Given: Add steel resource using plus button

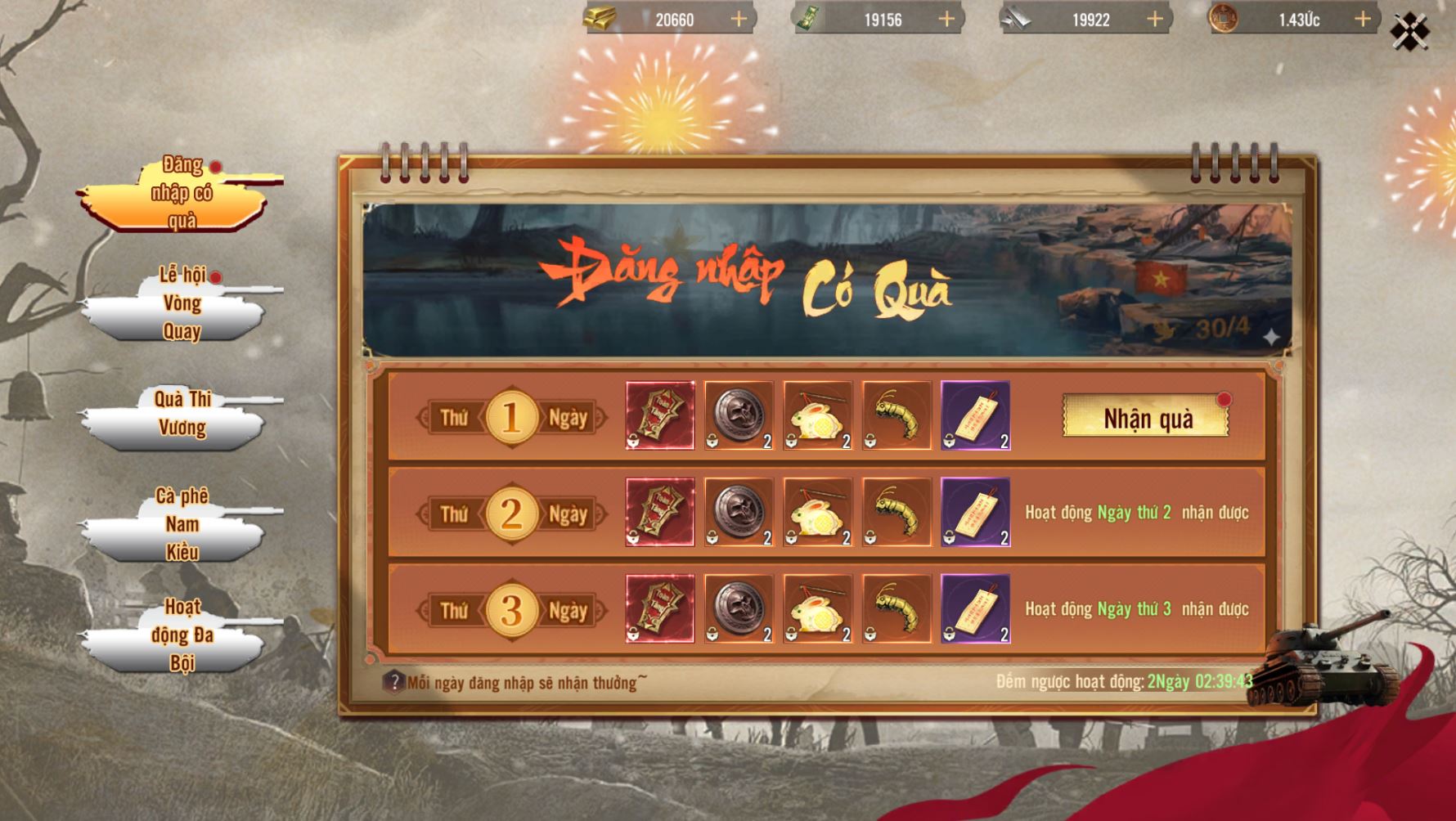Looking at the screenshot, I should (1154, 19).
